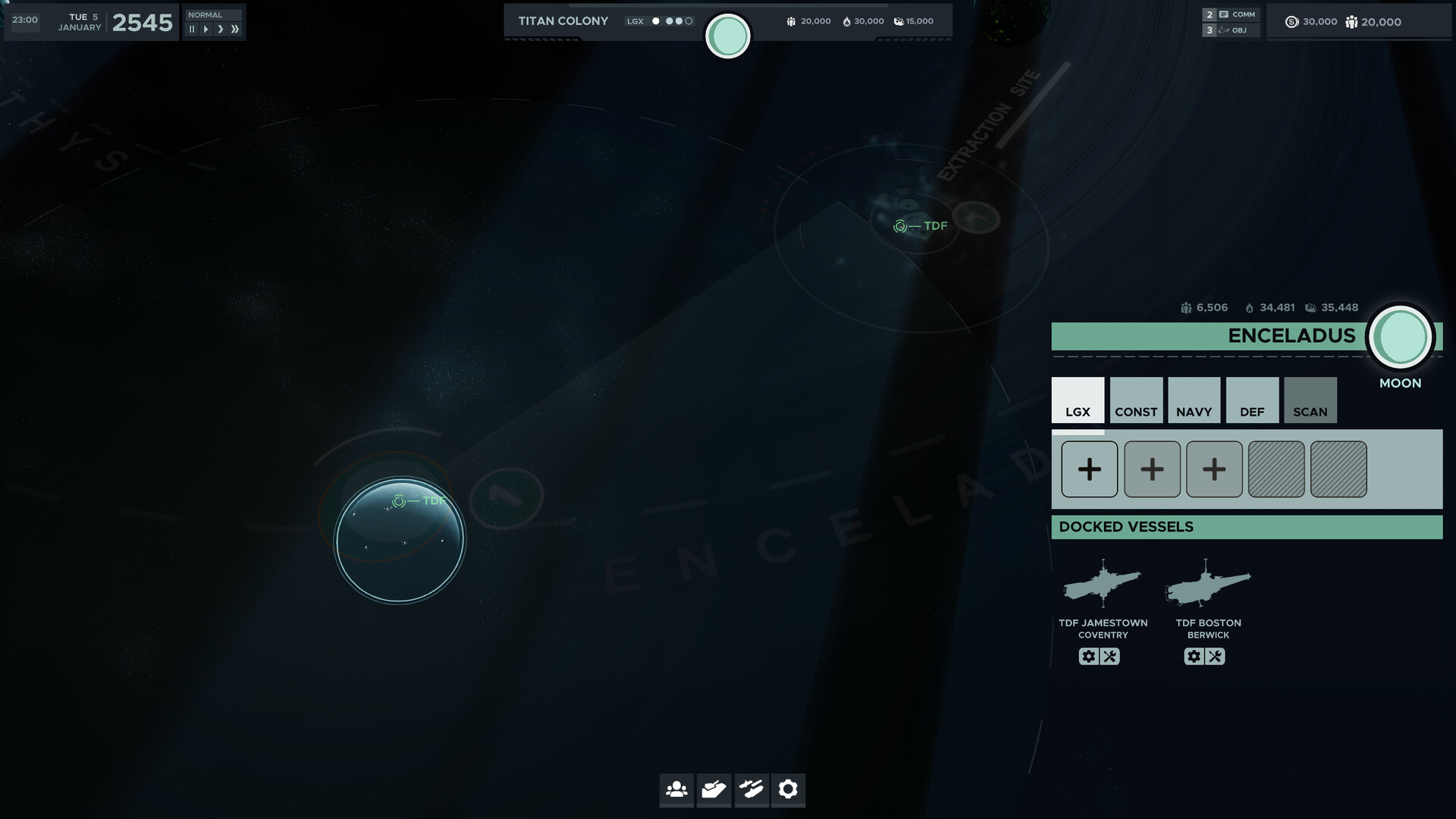1456x819 pixels.
Task: Enable fast-forward time speed
Action: 234,28
